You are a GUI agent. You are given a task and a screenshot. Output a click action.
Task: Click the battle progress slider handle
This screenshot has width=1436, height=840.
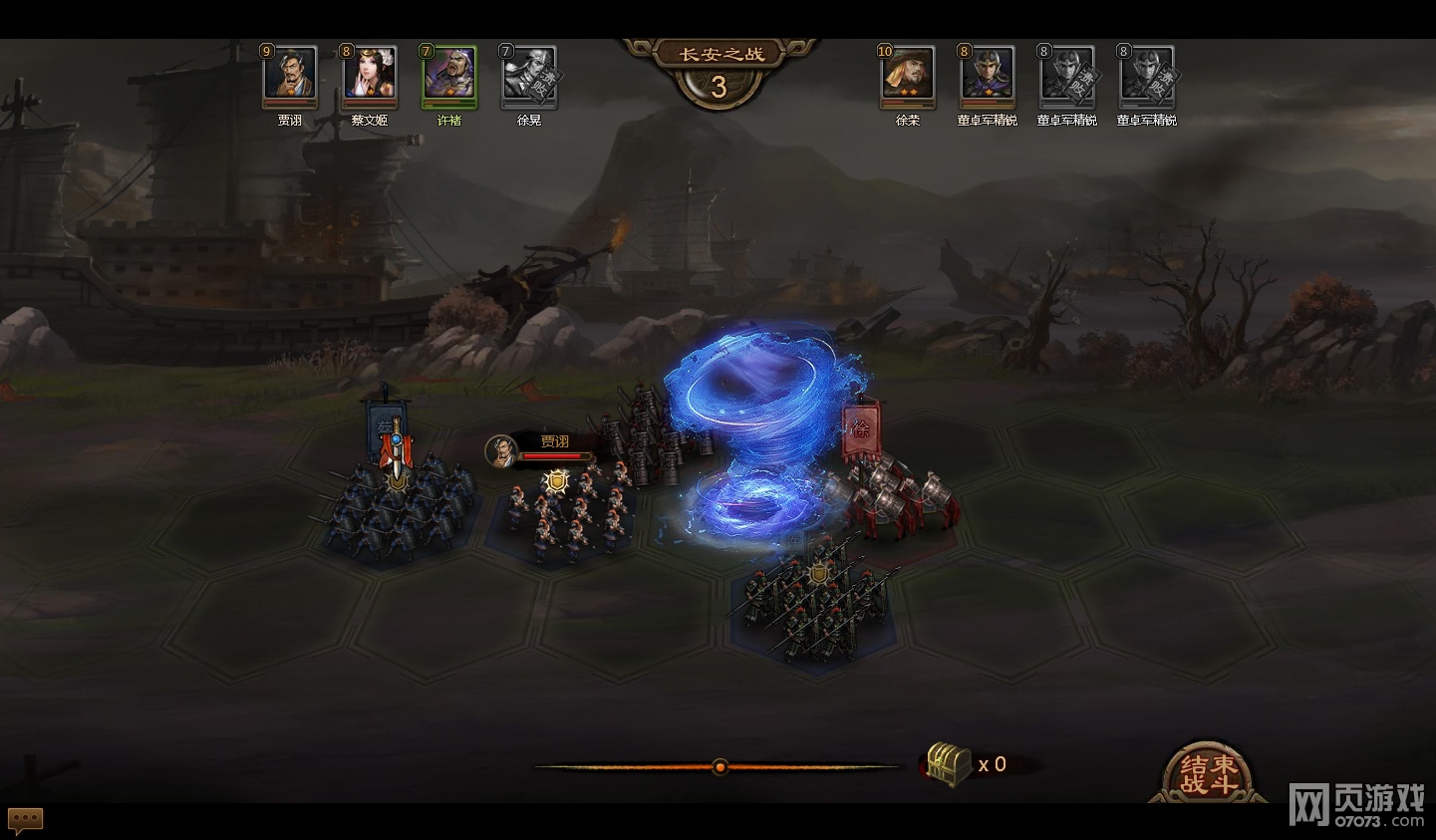tap(719, 766)
